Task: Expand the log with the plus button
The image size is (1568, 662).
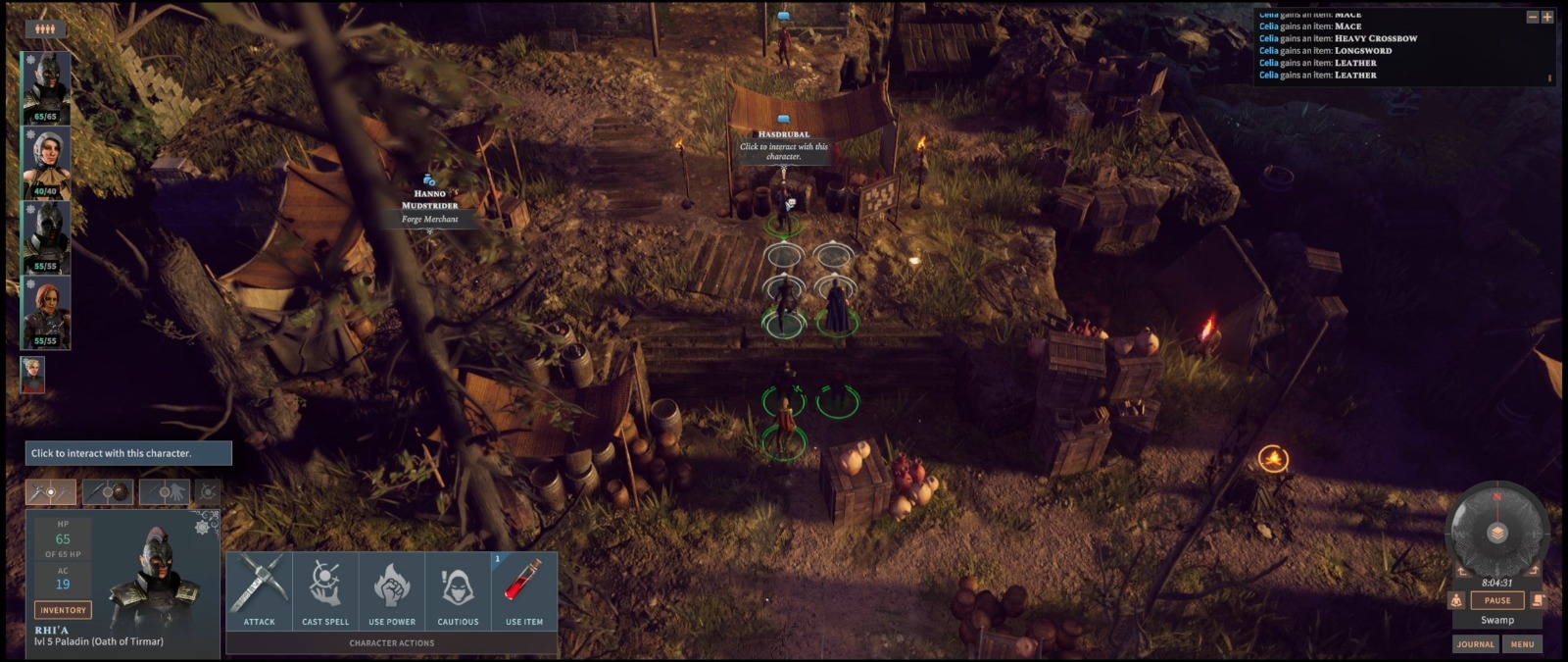Action: point(1547,17)
